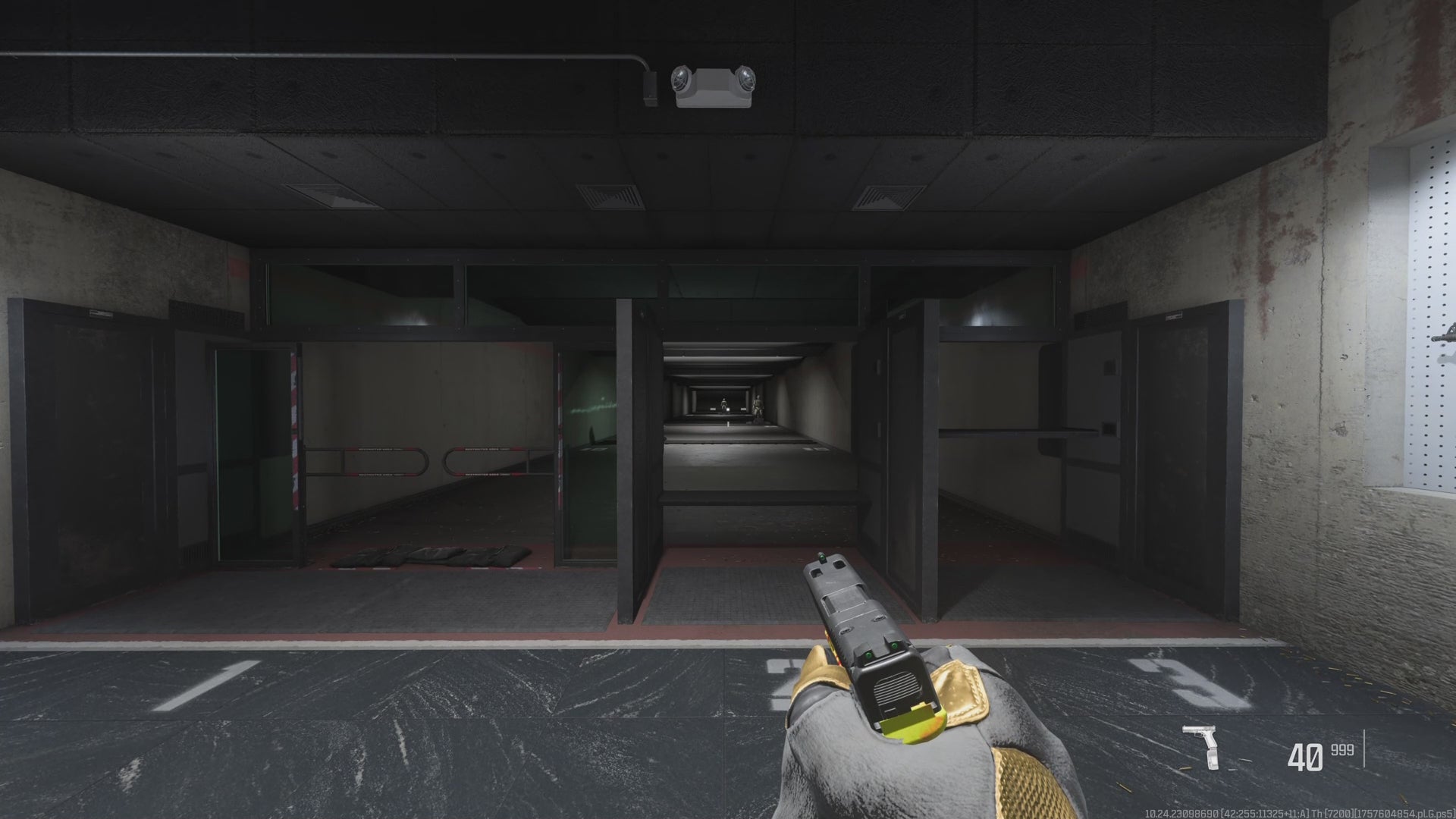Click the ceiling air vent above the range
Viewport: 1456px width, 819px height.
[610, 197]
